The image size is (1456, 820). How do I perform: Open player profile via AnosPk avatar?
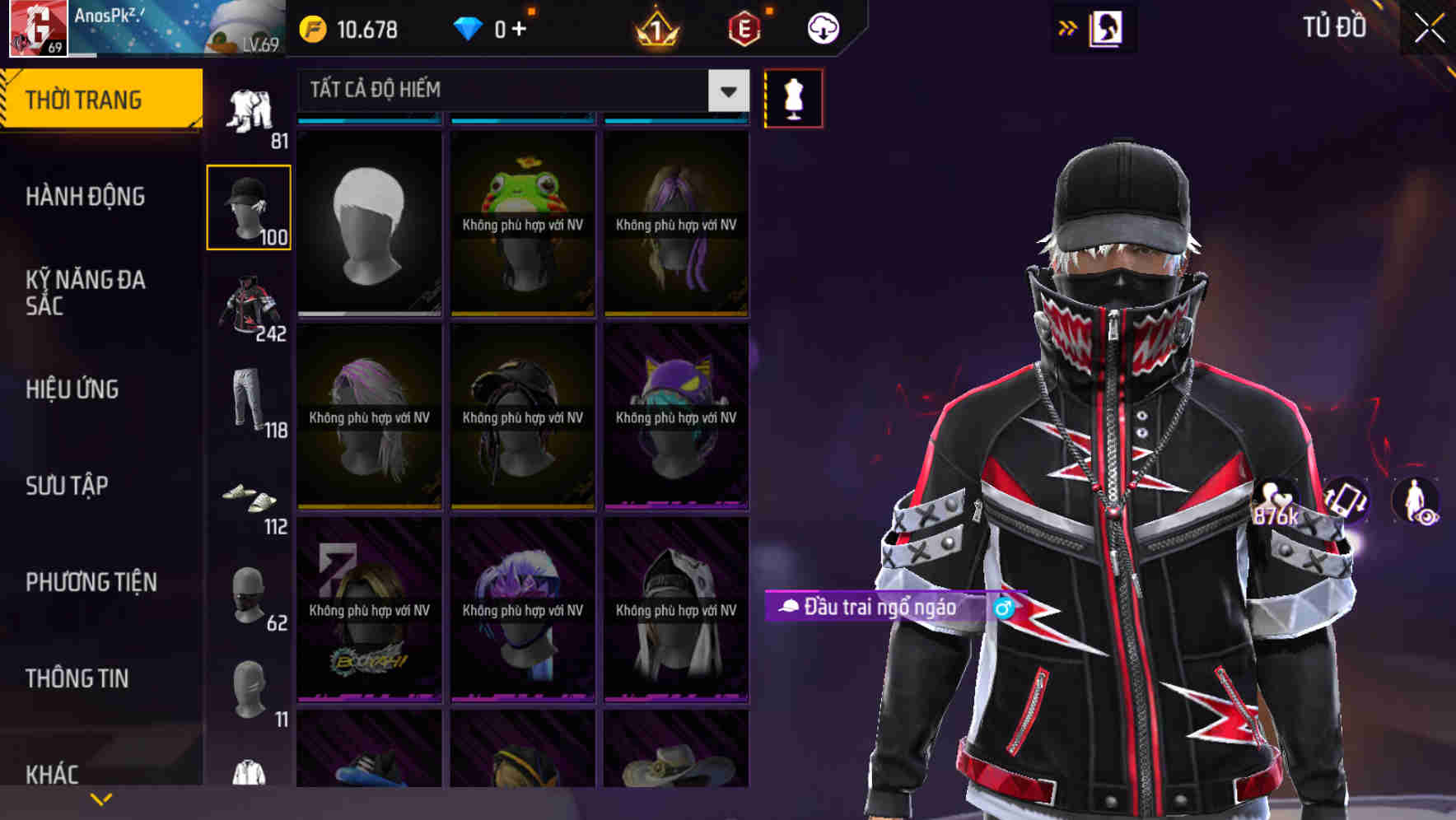pyautogui.click(x=37, y=29)
